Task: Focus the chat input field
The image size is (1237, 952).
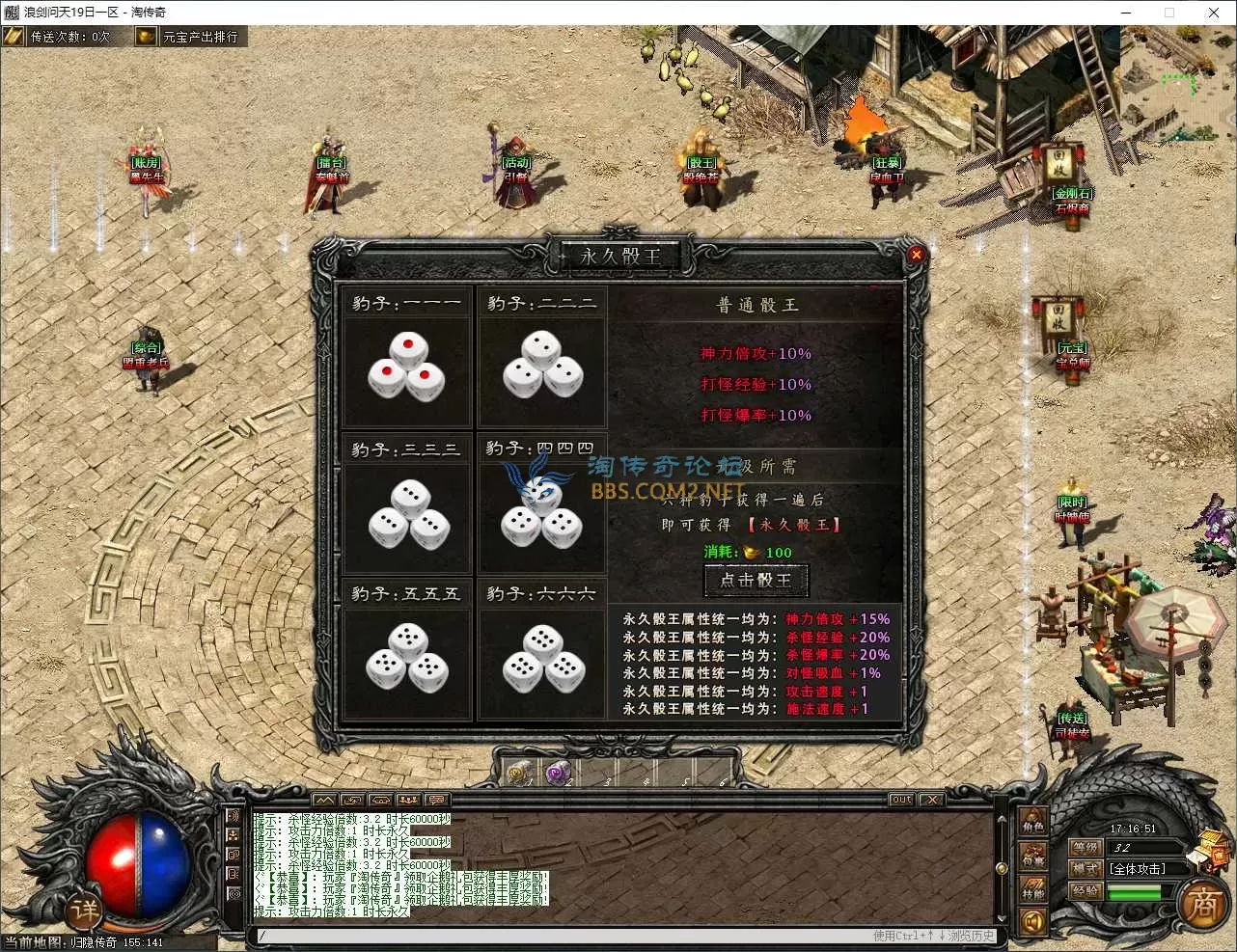Action: pos(560,936)
